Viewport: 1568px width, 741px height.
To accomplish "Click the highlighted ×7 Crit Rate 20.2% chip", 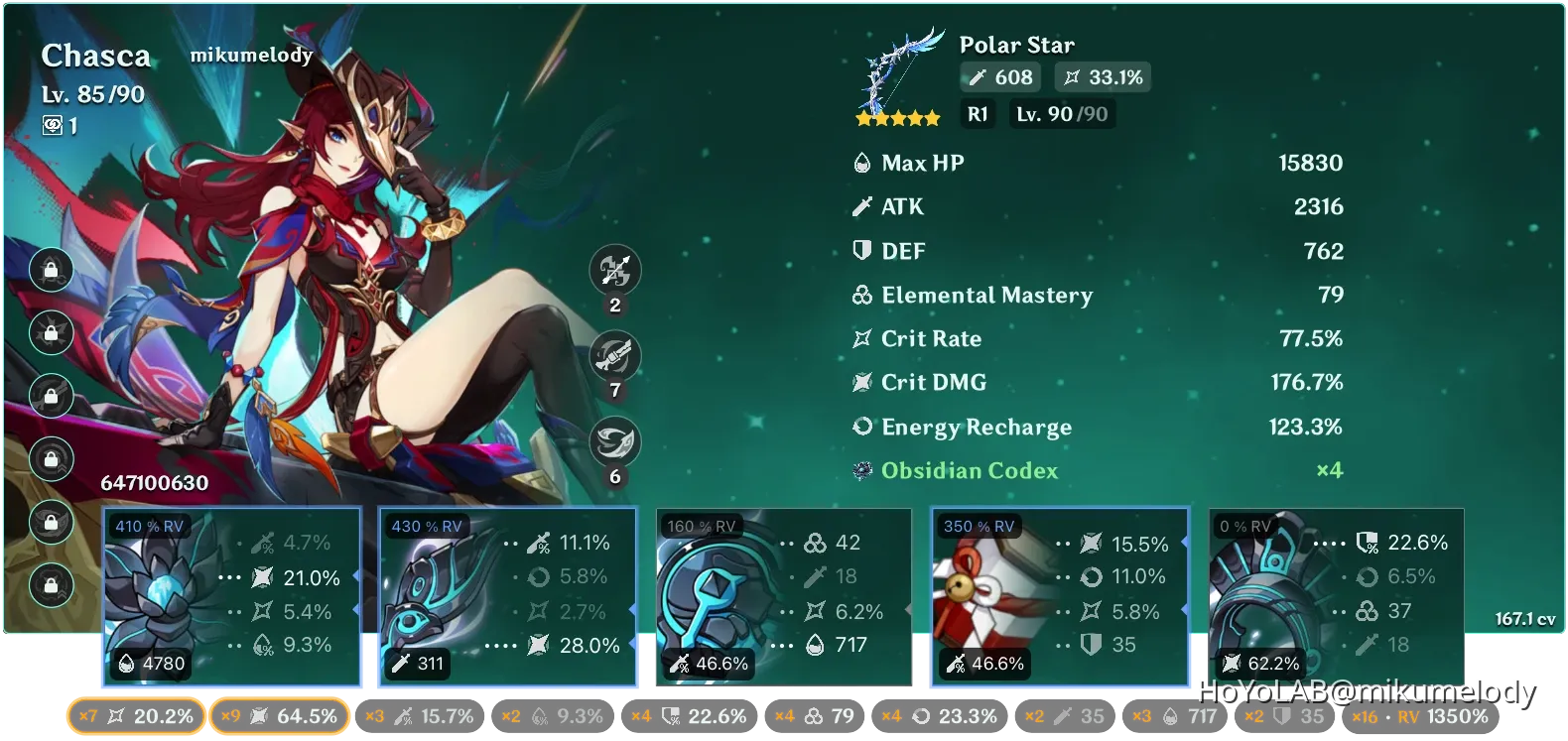I will click(x=136, y=715).
